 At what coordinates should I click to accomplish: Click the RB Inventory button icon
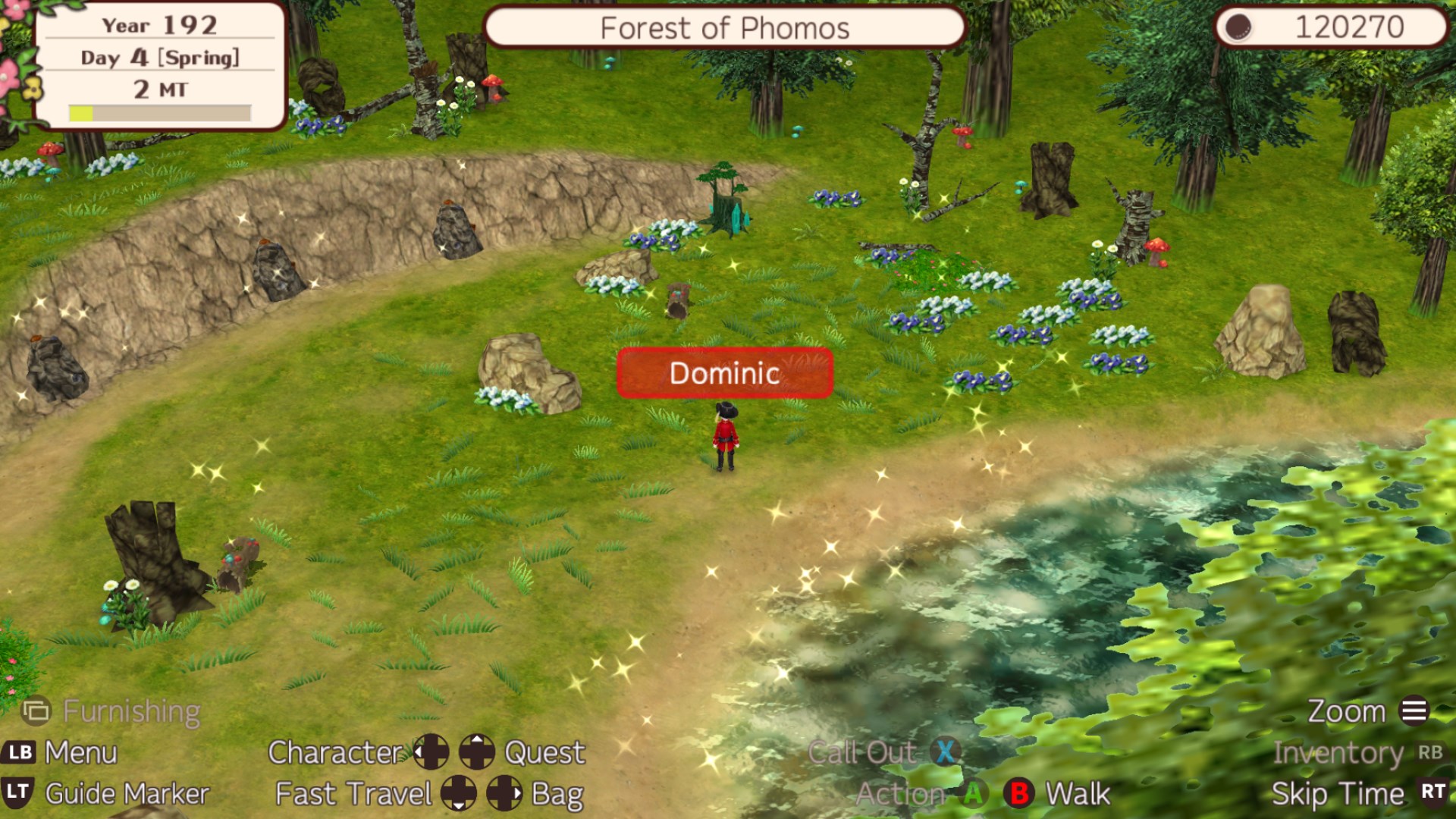[x=1429, y=752]
